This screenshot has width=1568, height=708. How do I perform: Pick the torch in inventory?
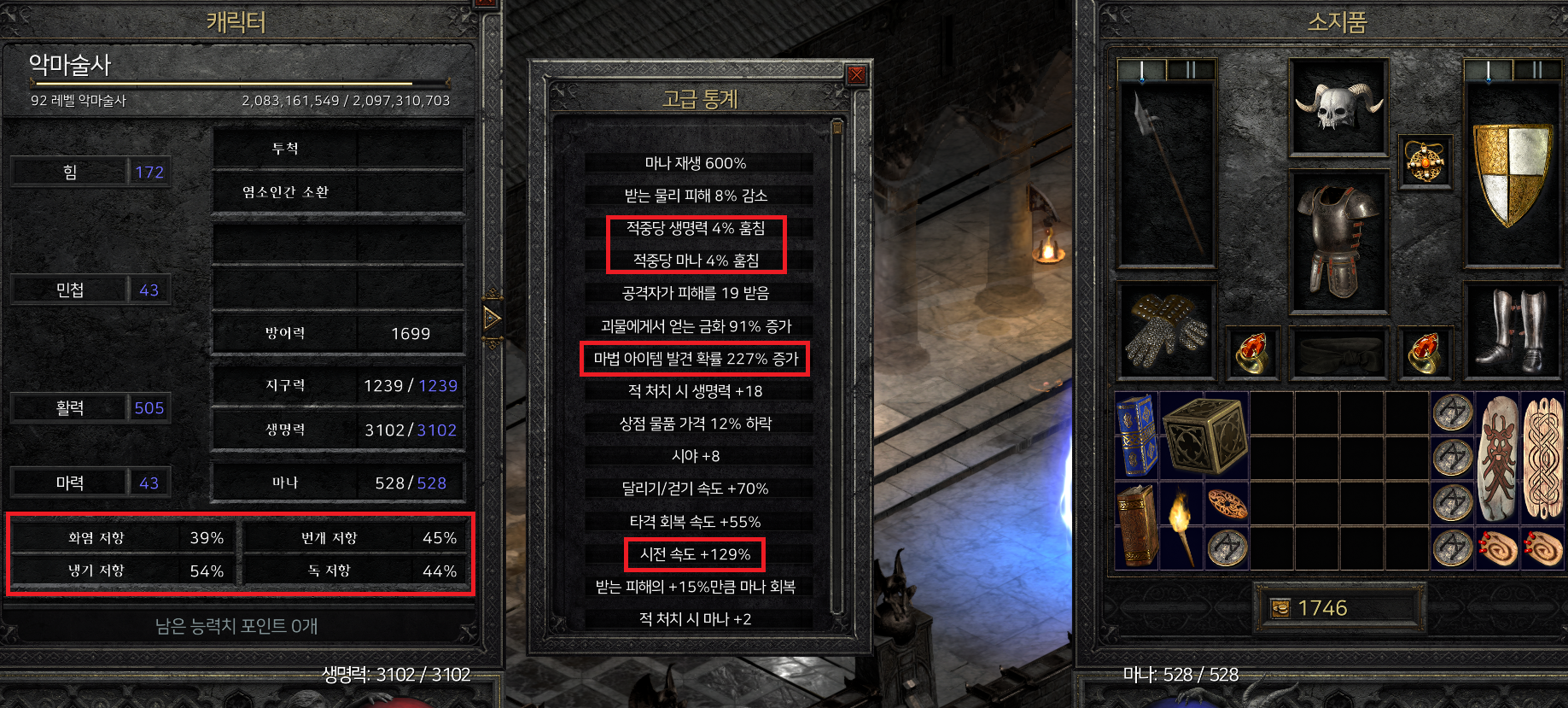tap(1181, 525)
